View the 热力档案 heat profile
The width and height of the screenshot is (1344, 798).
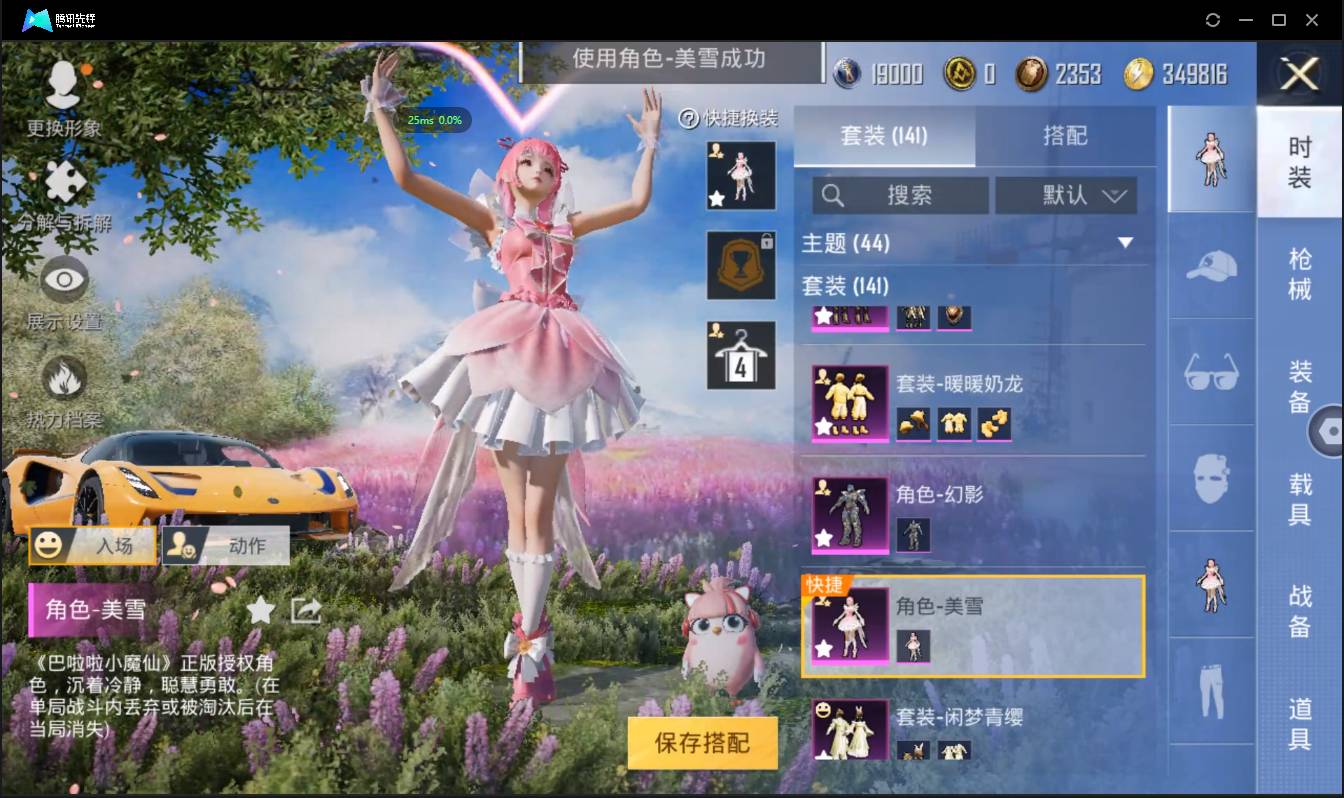(62, 380)
